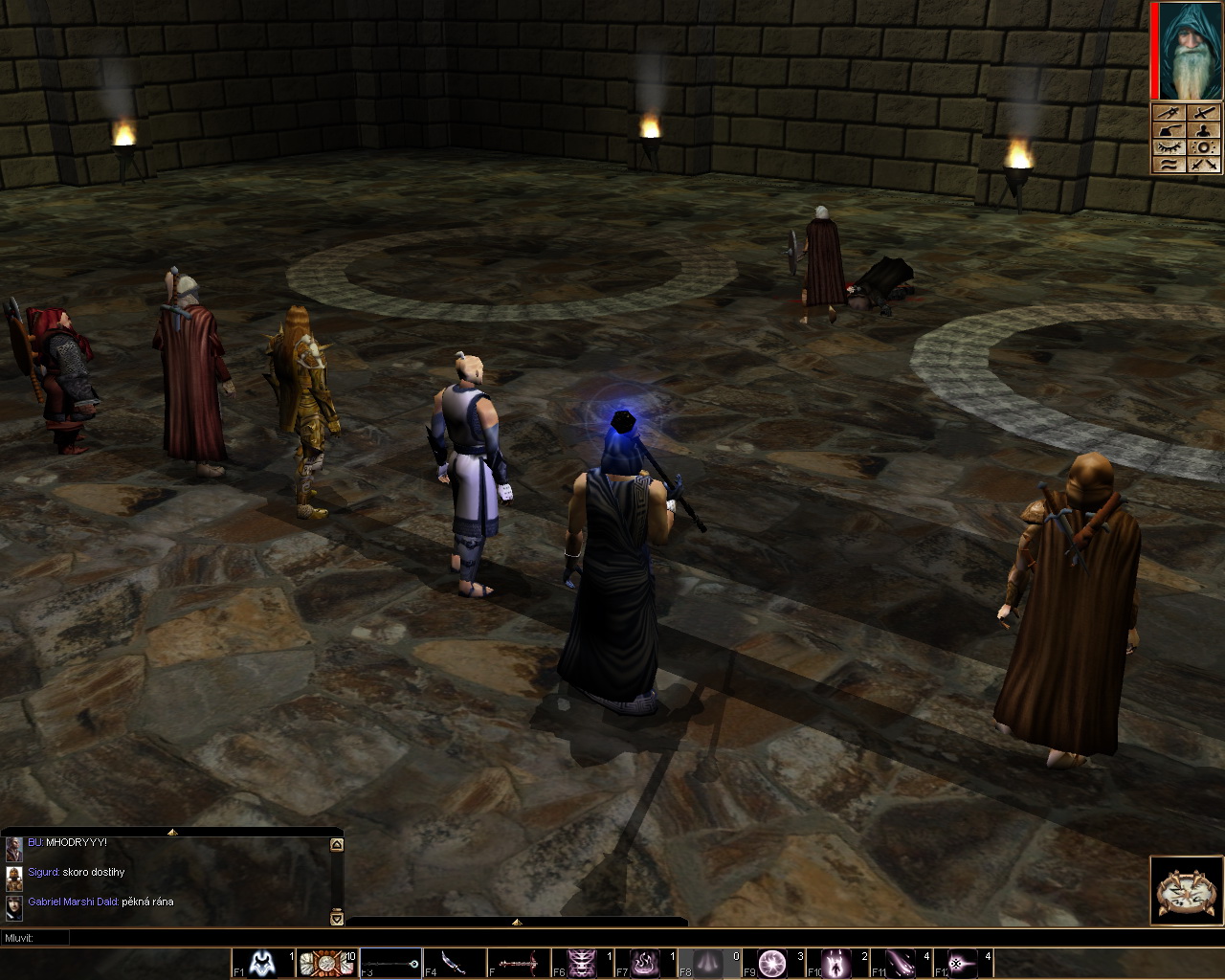
Task: Cast the F7 flame spell
Action: (x=645, y=963)
